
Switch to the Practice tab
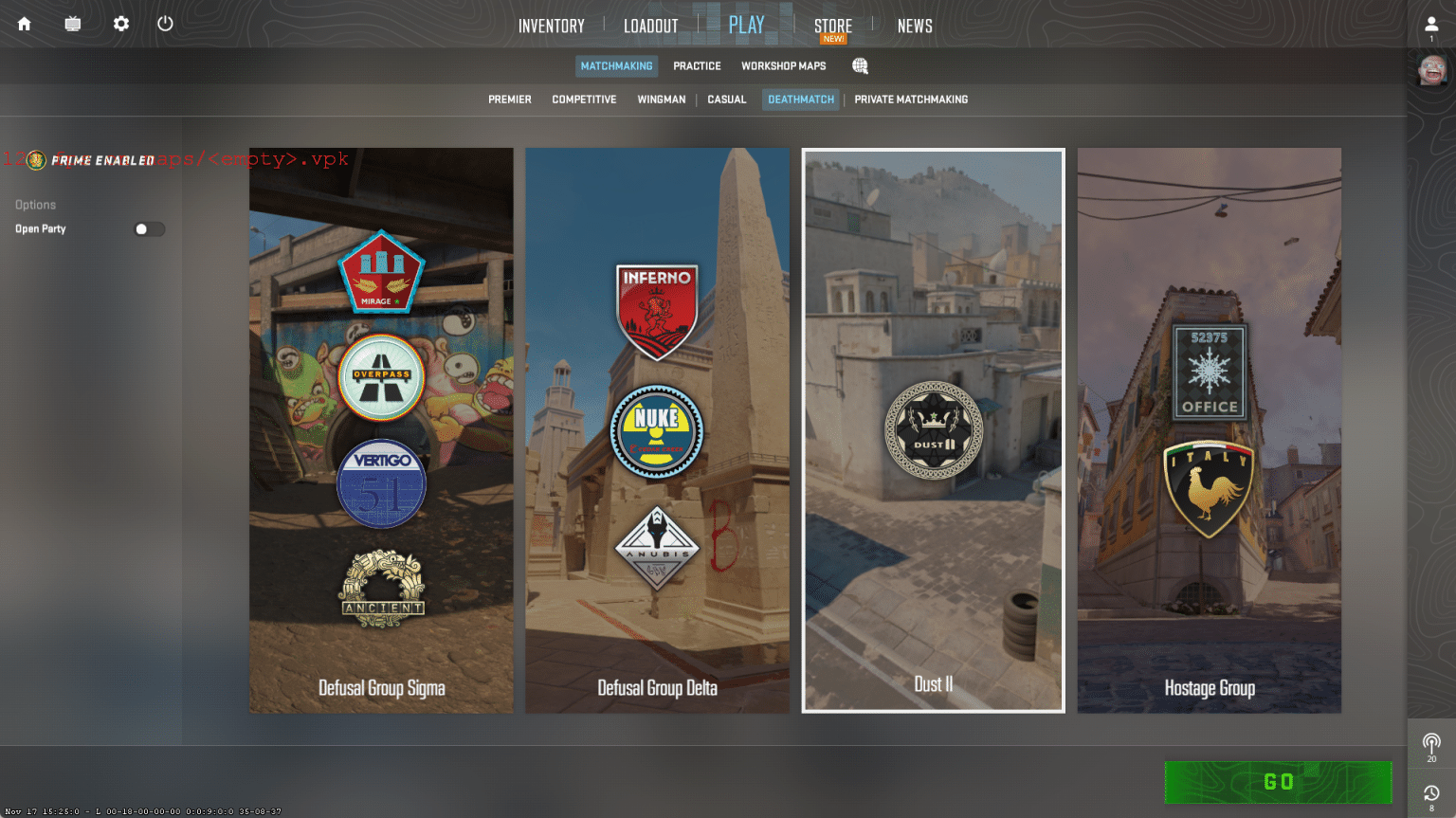697,66
